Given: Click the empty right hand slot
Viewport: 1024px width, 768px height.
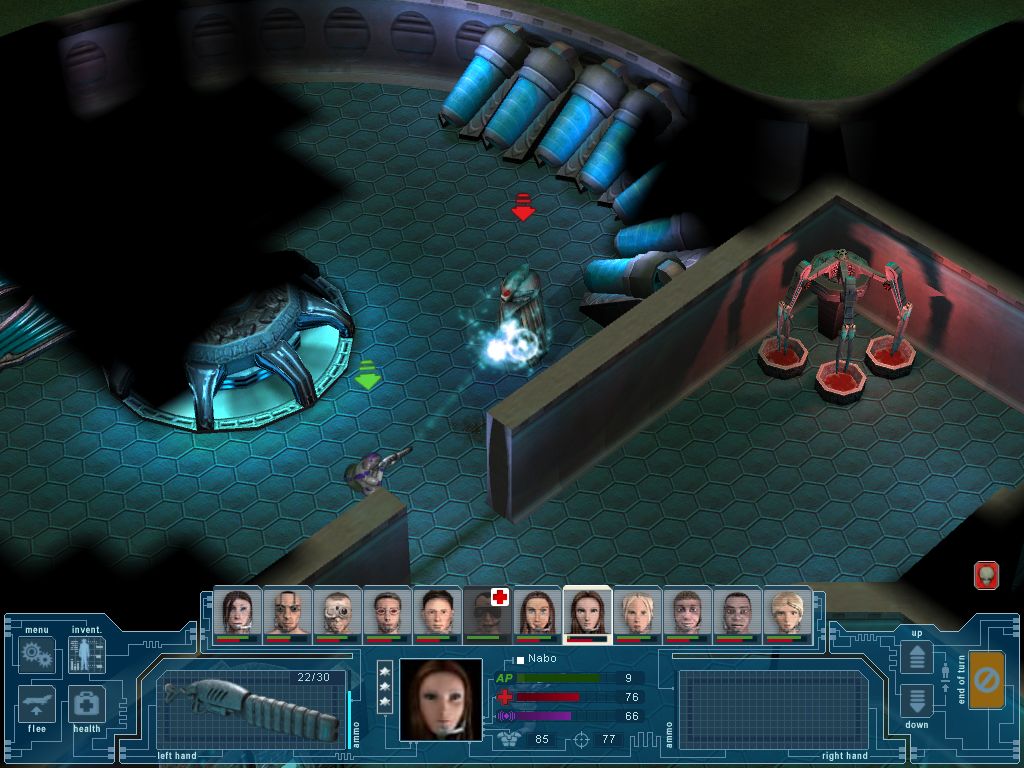Looking at the screenshot, I should (771, 707).
